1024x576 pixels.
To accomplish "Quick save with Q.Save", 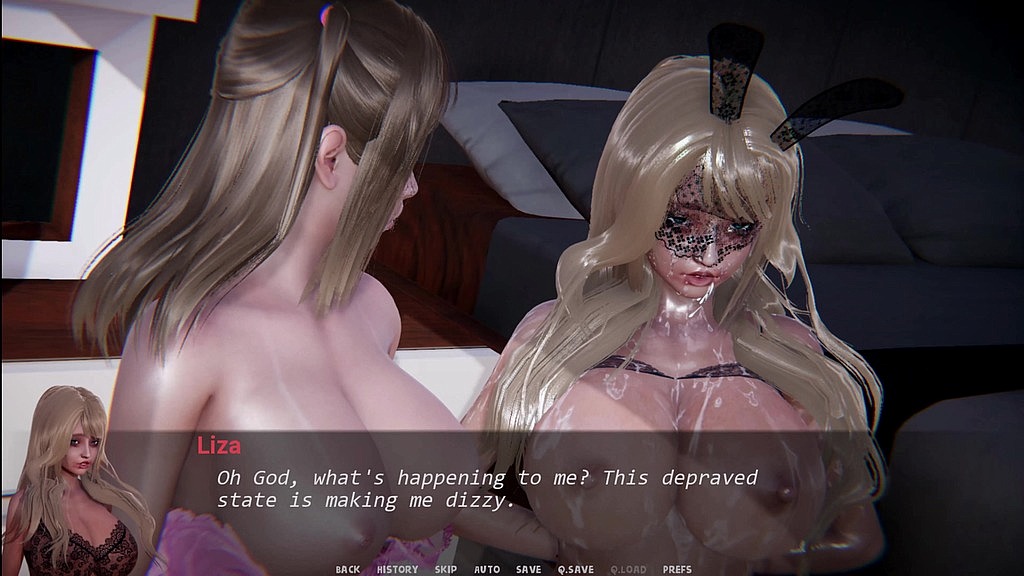I will click(575, 569).
